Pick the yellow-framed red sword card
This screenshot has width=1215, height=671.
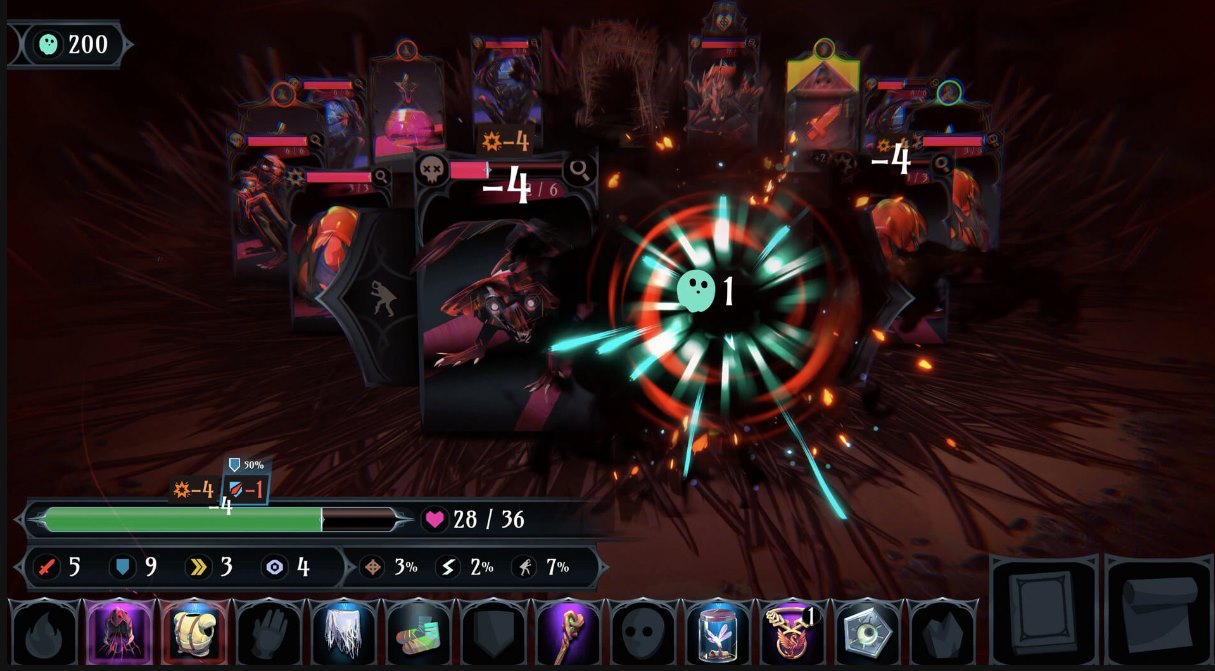tap(823, 112)
